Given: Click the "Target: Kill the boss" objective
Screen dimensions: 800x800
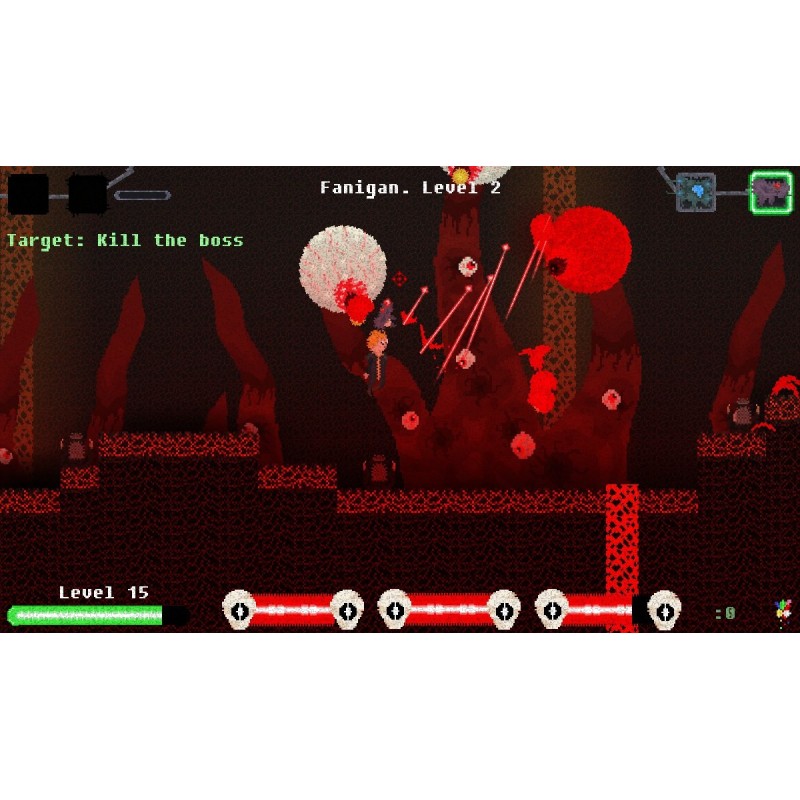Looking at the screenshot, I should (125, 241).
